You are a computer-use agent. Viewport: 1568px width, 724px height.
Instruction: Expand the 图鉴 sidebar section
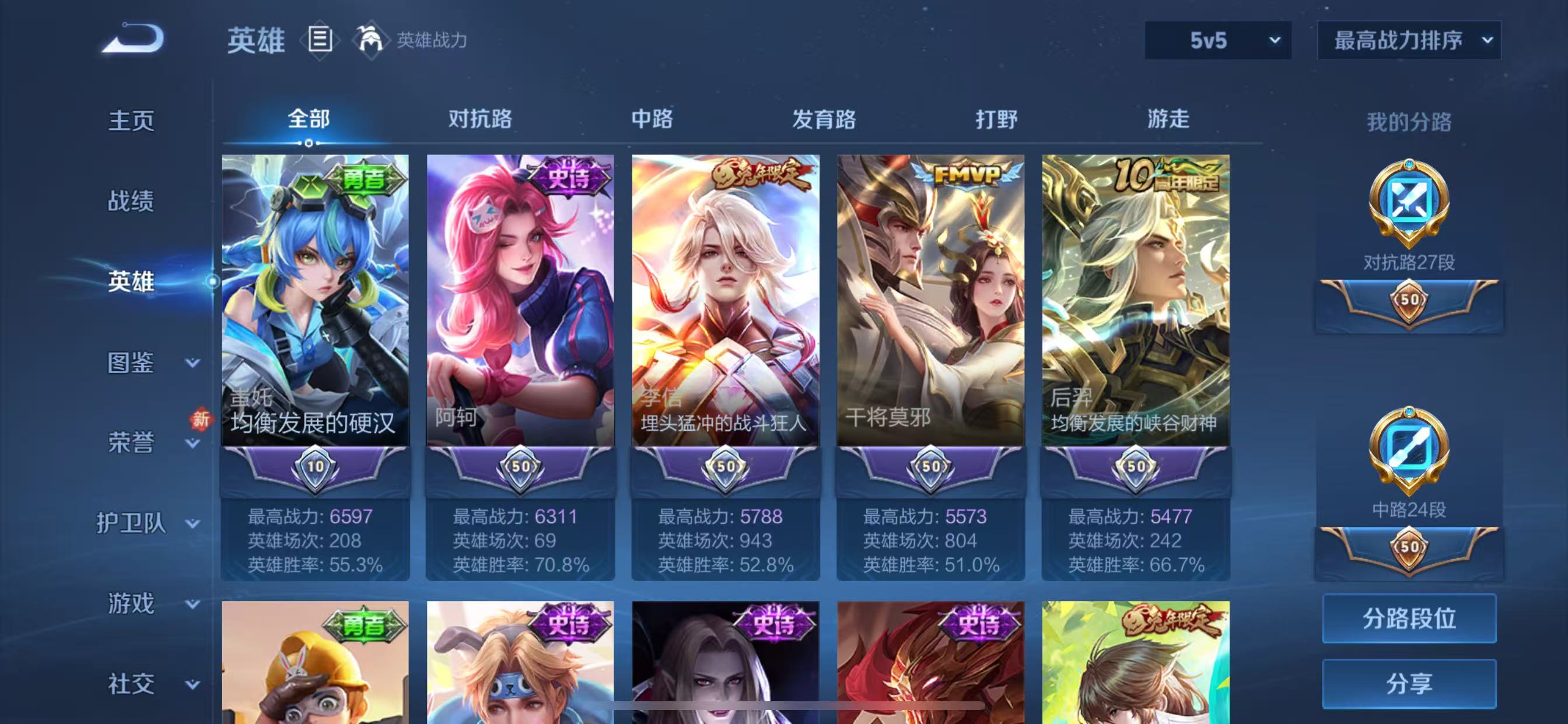tap(130, 363)
